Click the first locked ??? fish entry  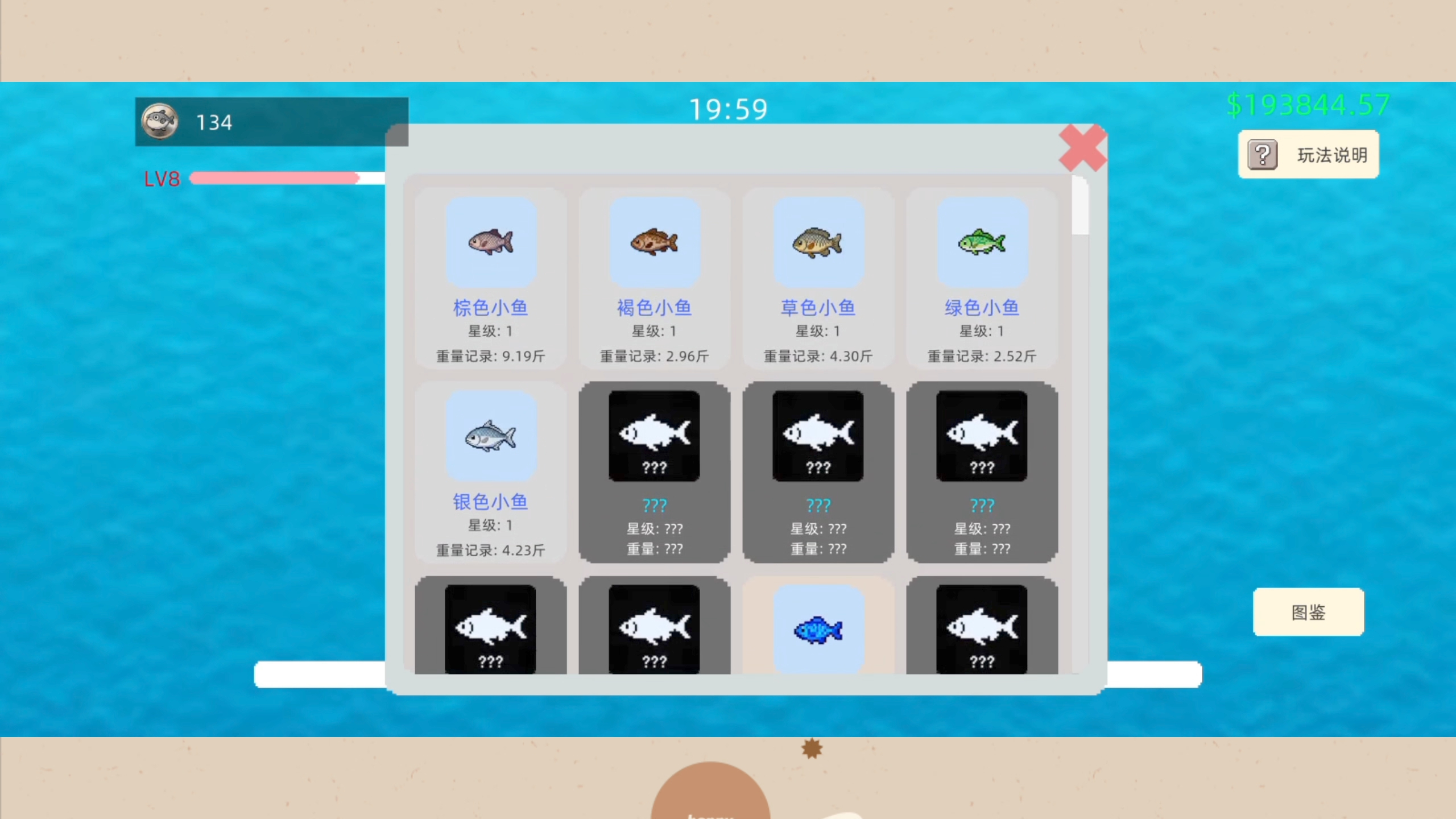click(x=653, y=436)
